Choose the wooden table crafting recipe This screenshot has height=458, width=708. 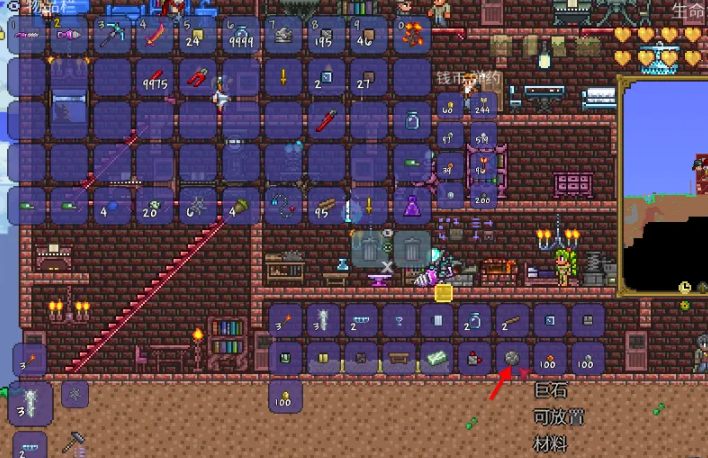click(x=398, y=357)
